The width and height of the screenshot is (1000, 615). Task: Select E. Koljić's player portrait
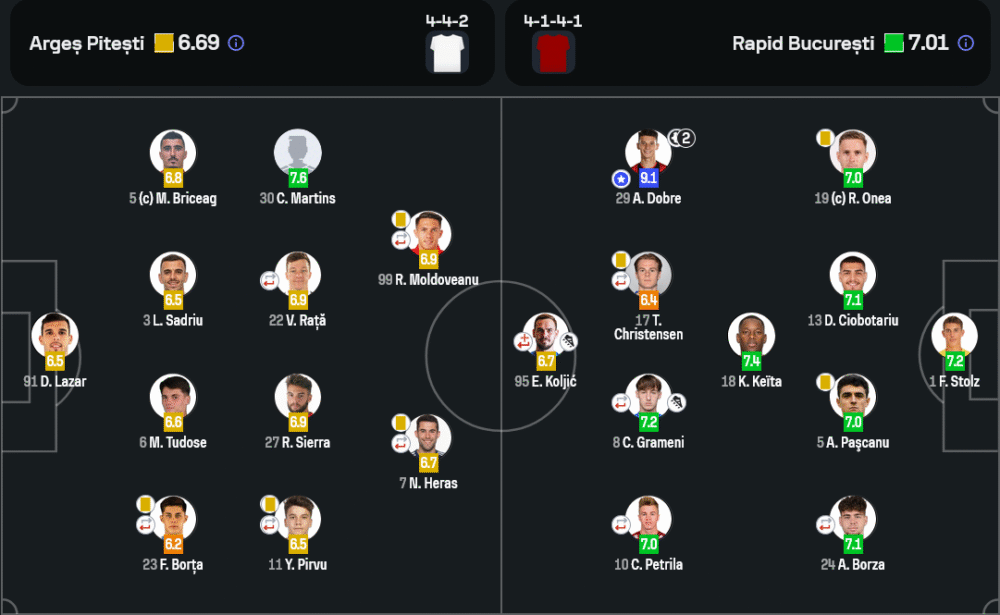coord(545,337)
